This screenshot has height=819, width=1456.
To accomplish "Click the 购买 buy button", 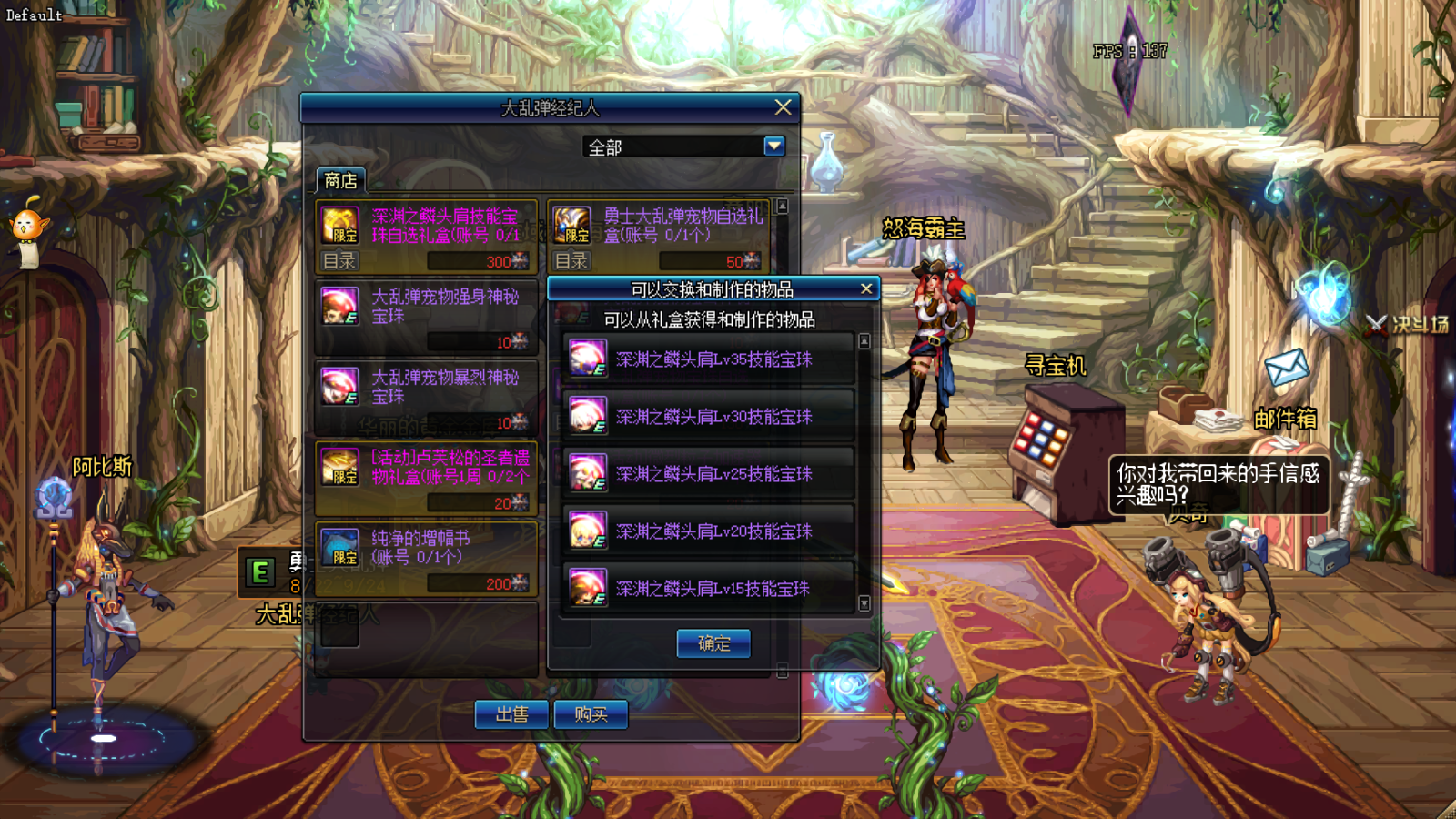I will click(591, 714).
